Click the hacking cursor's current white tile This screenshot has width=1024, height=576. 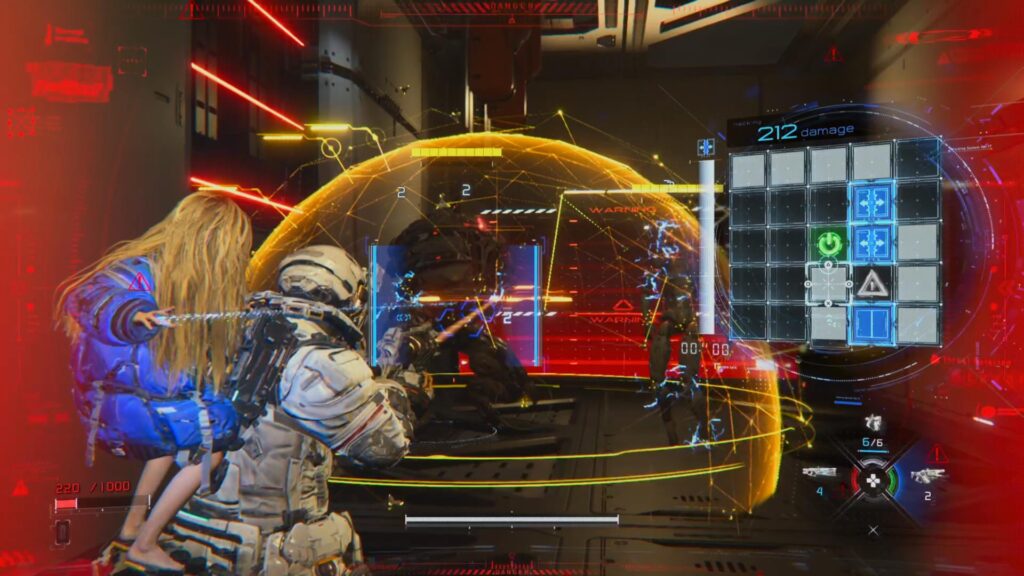(x=828, y=284)
